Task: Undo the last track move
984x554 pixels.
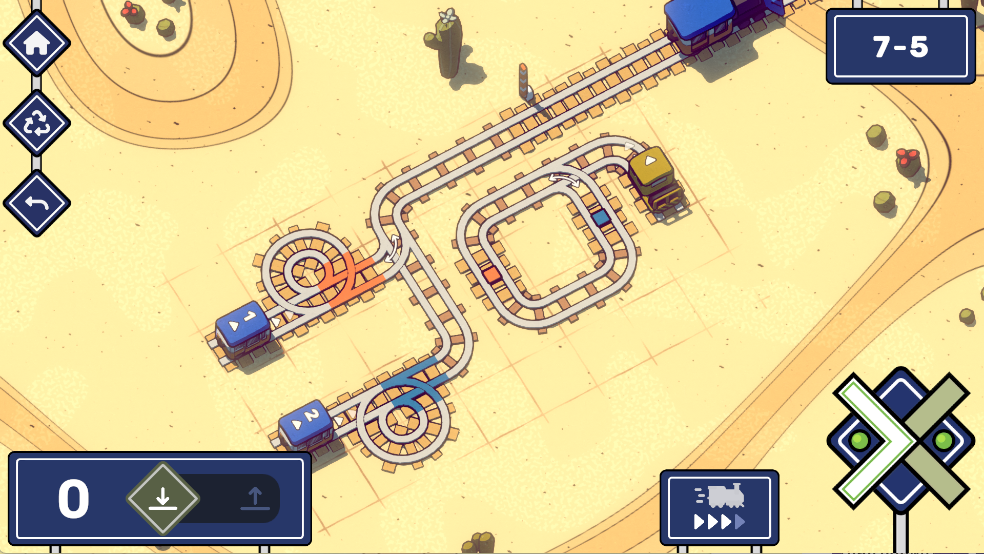Action: coord(37,203)
